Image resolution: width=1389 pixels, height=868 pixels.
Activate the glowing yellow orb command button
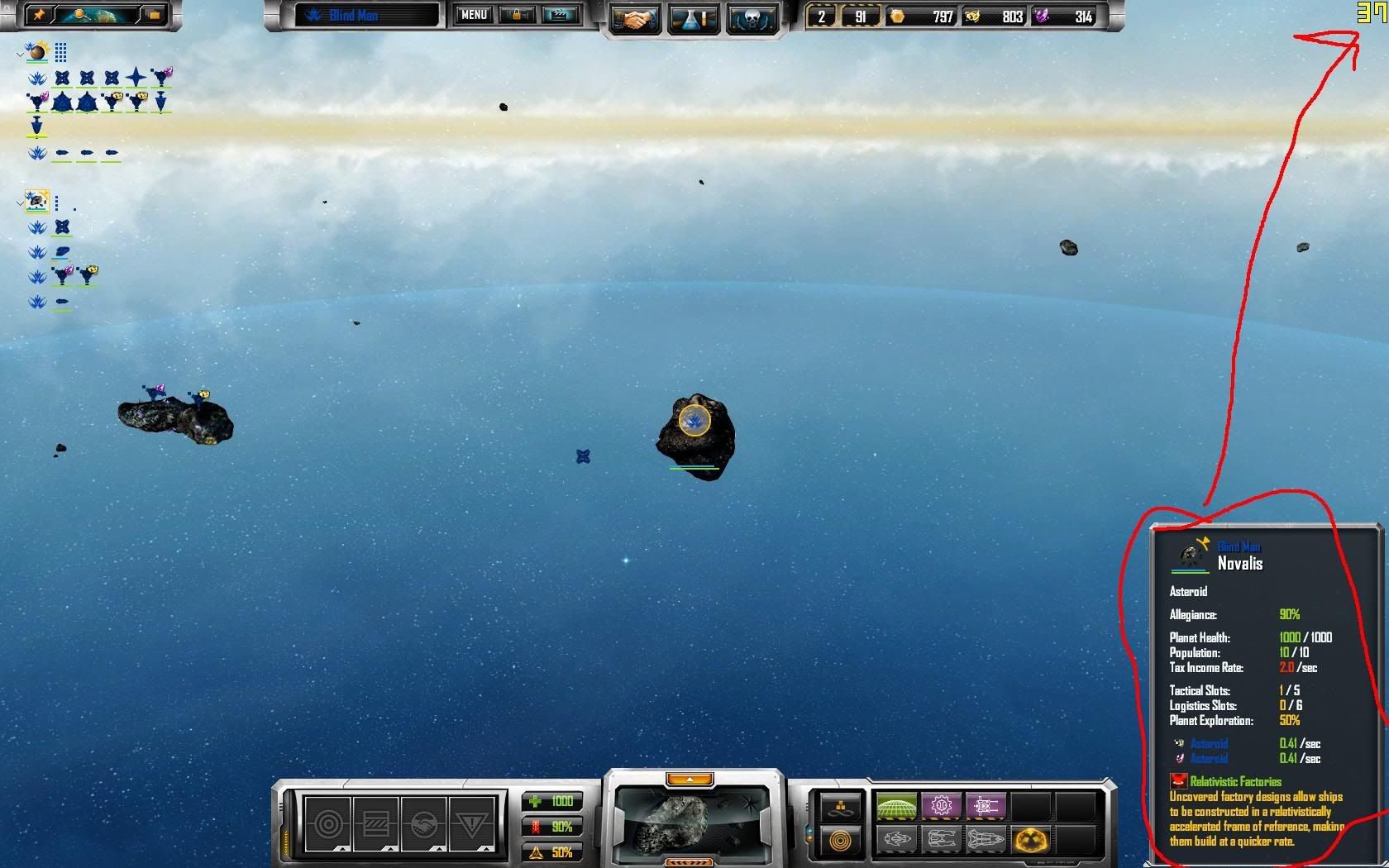click(1030, 841)
